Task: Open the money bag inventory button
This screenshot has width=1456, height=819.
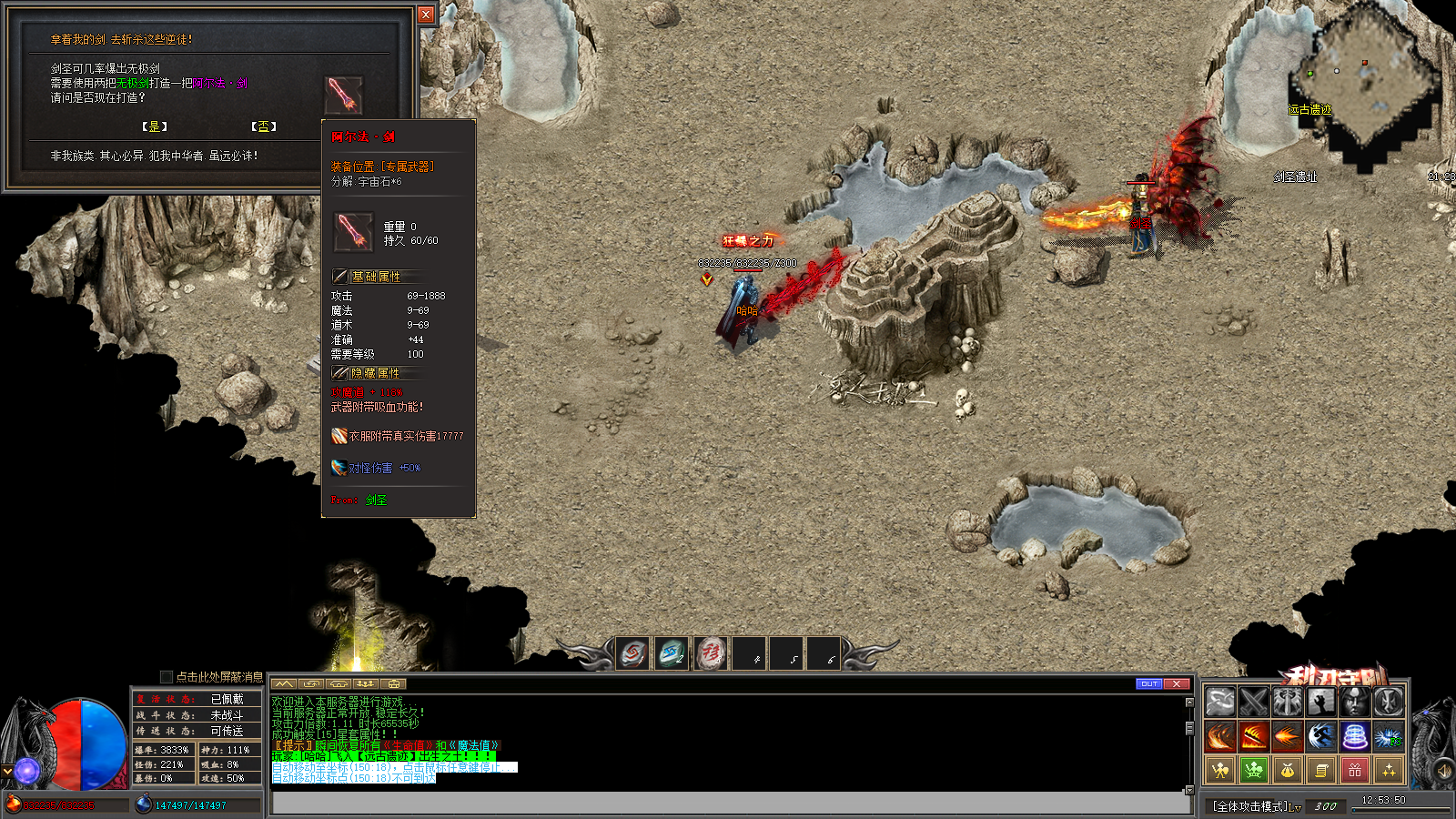Action: (1287, 771)
